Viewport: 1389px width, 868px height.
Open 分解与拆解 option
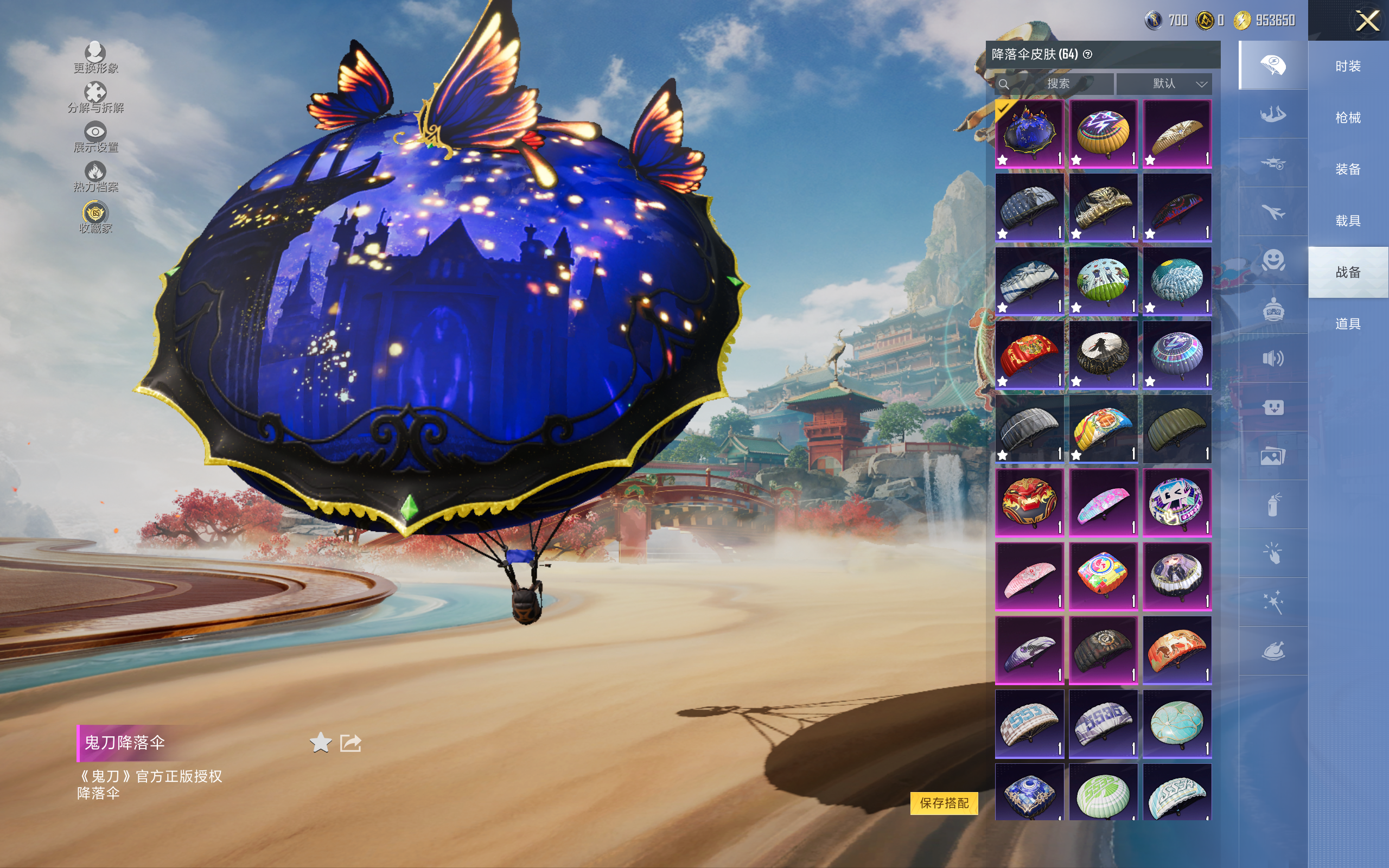coord(95,98)
